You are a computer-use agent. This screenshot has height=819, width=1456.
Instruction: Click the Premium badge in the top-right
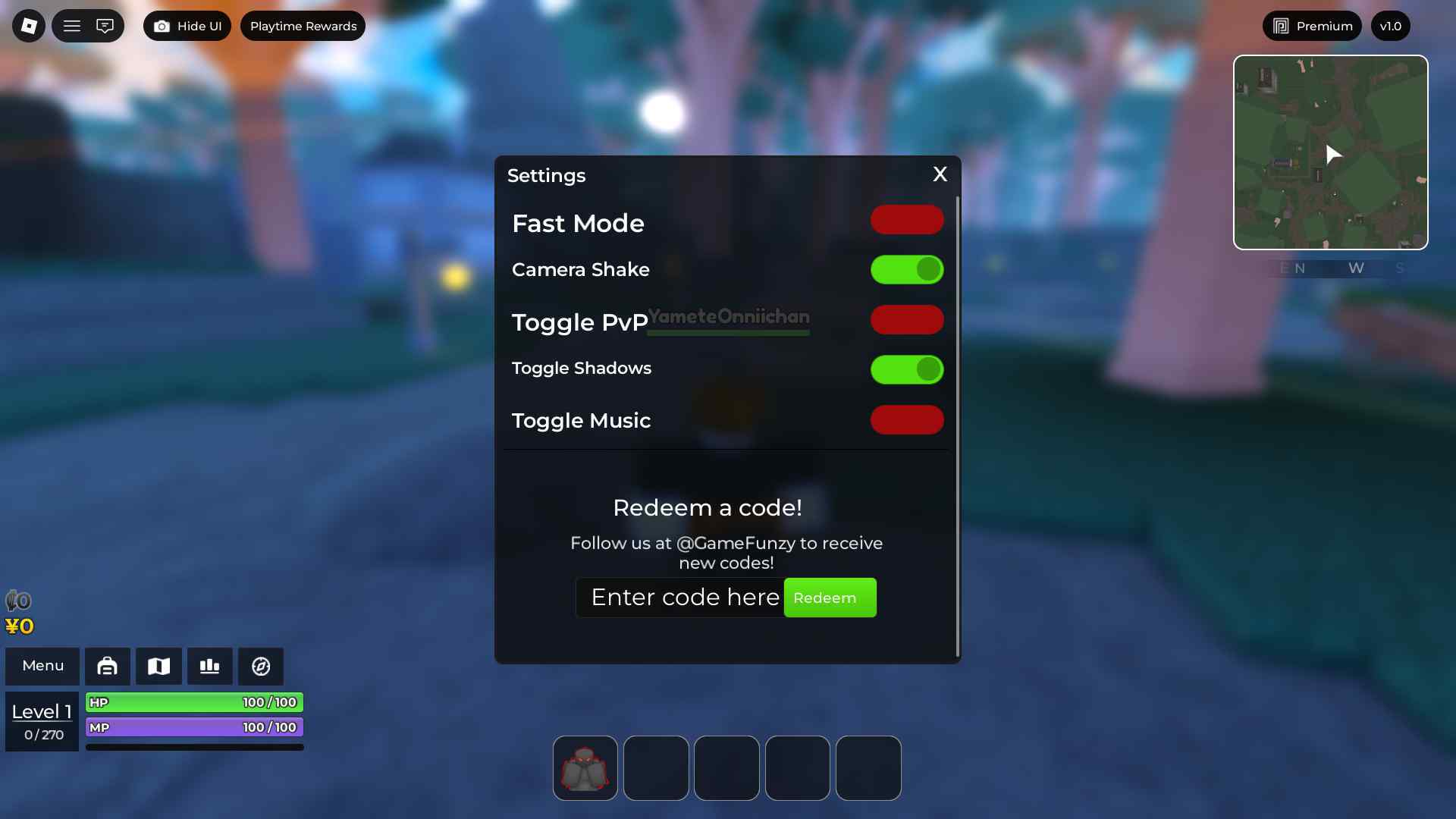(x=1312, y=25)
